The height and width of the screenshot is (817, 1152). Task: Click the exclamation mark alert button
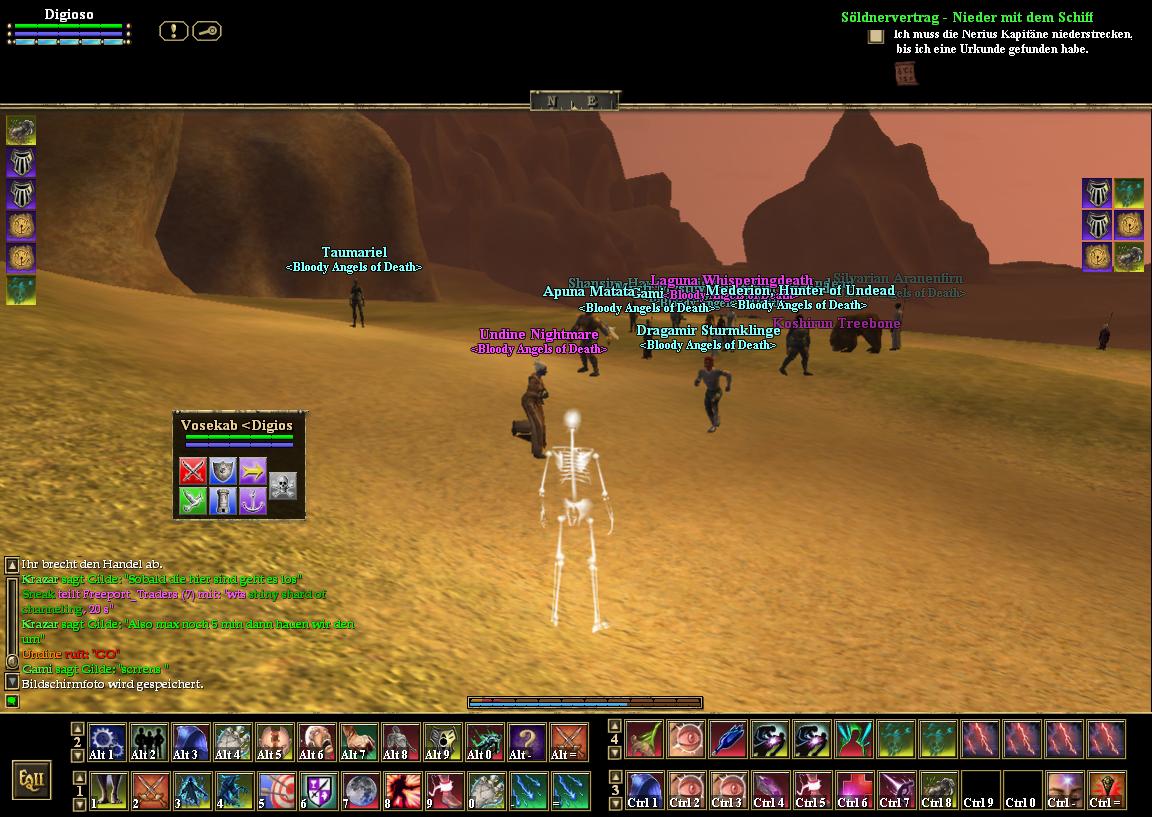pos(173,31)
